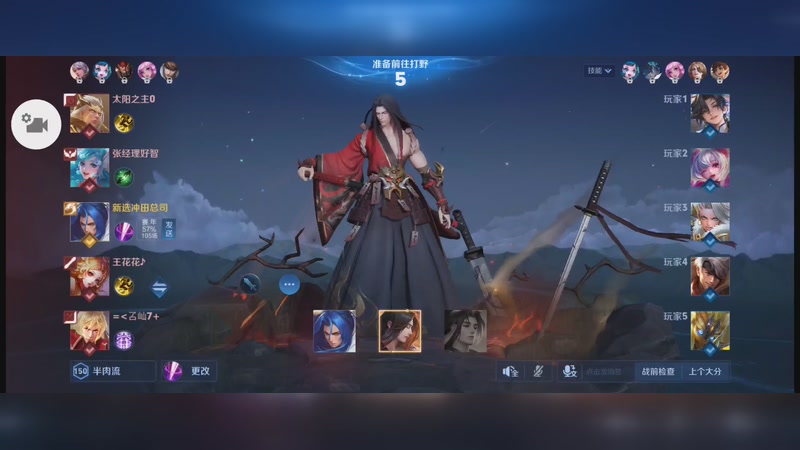The image size is (800, 450).
Task: Click the 发送 send button beside the stats
Action: (169, 230)
